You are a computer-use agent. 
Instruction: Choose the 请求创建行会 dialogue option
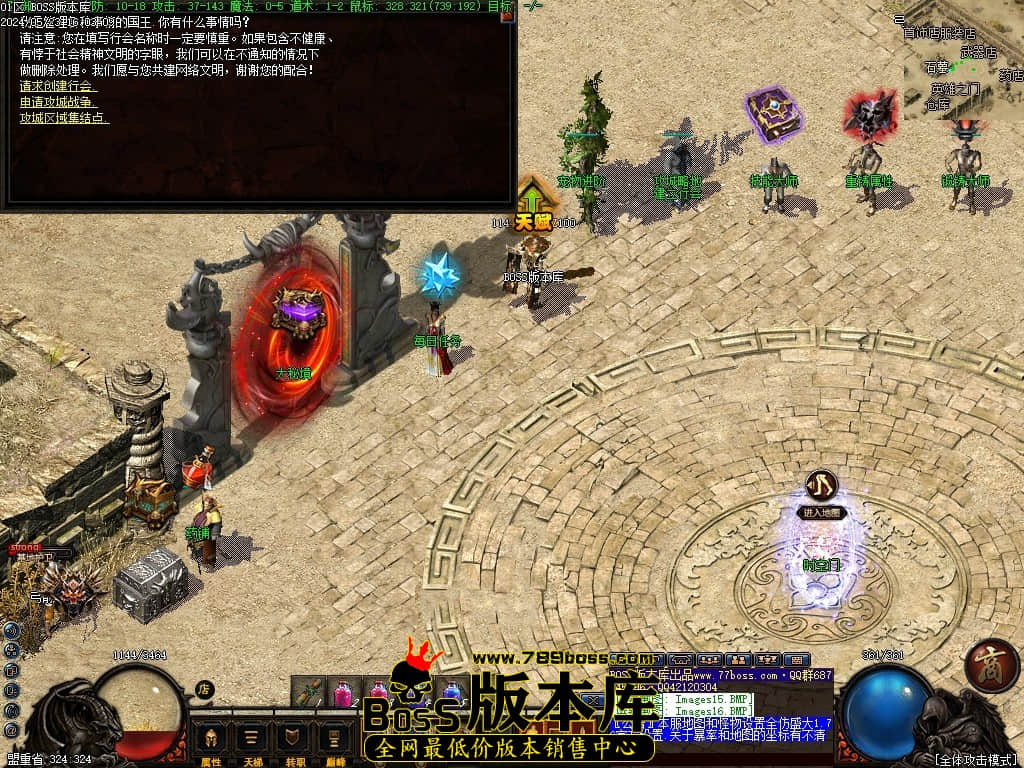(59, 86)
